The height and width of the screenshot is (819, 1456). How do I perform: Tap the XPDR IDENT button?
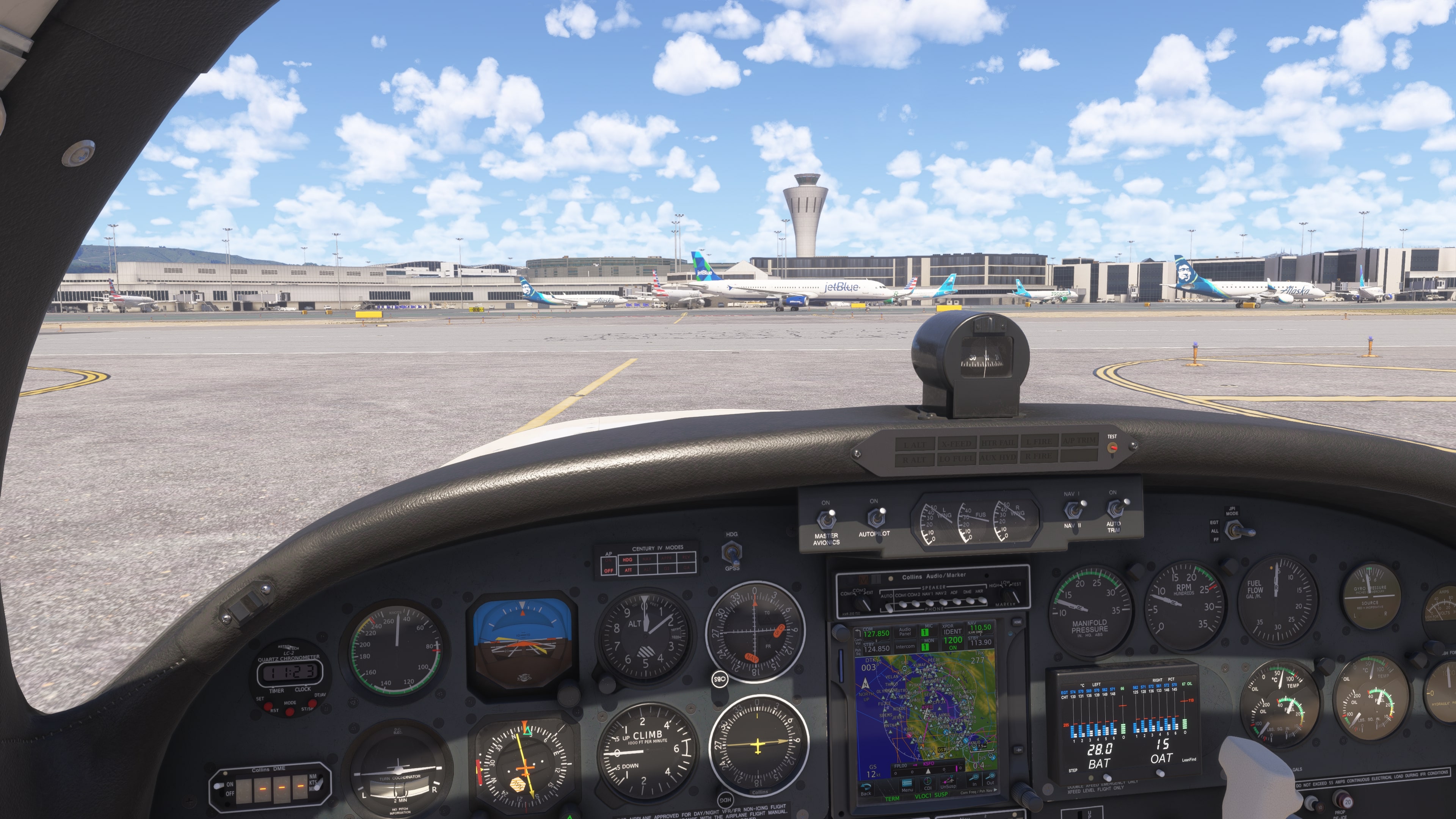coord(952,631)
